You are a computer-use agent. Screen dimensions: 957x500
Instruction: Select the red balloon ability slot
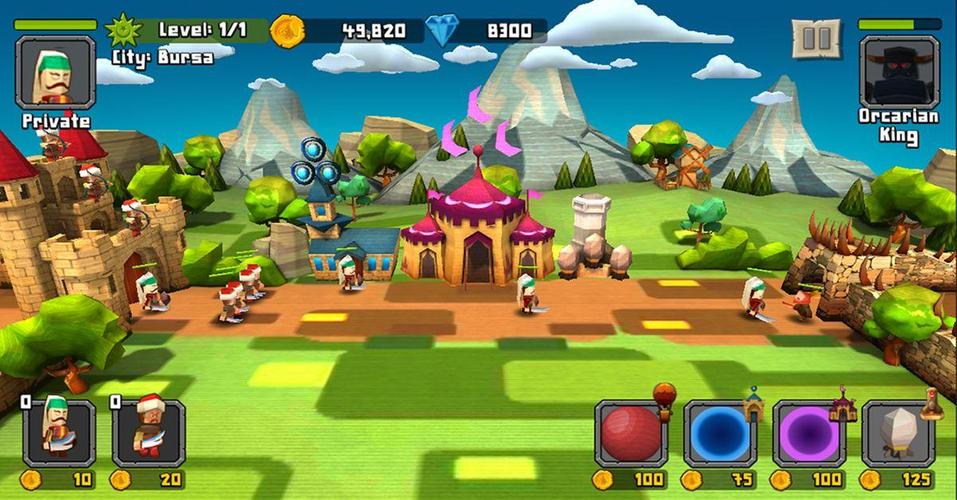click(631, 434)
